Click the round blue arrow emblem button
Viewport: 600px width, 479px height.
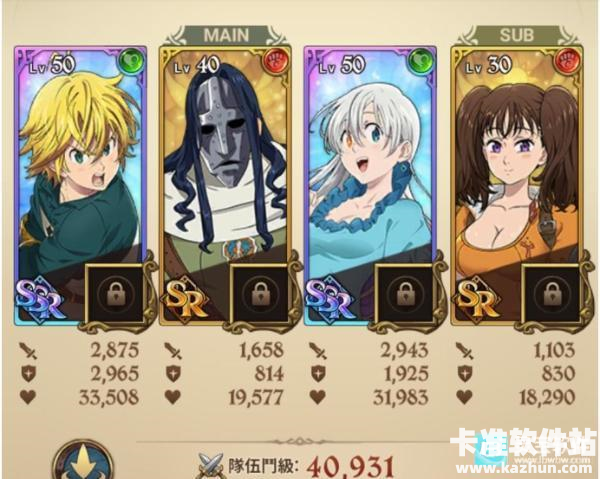click(82, 461)
